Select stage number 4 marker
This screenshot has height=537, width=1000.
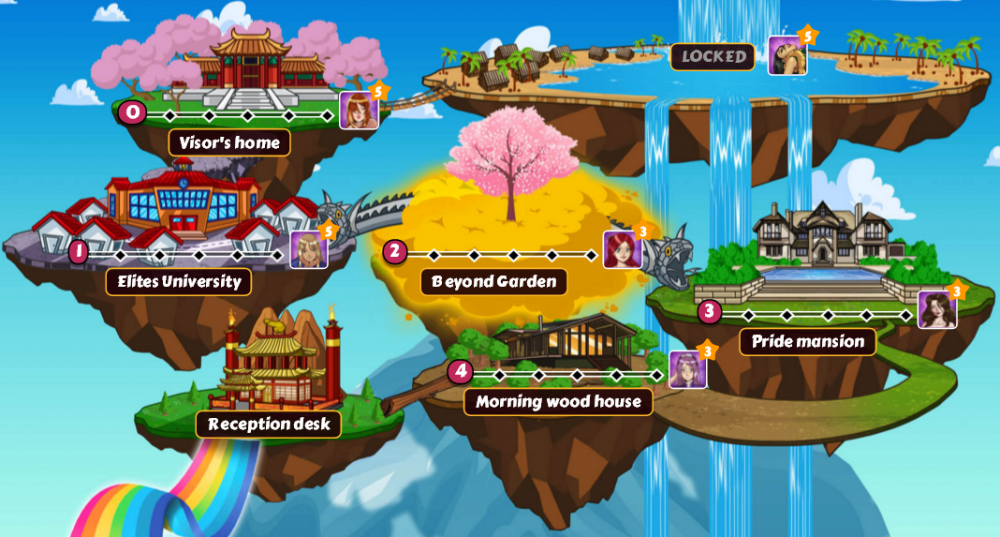pyautogui.click(x=459, y=372)
